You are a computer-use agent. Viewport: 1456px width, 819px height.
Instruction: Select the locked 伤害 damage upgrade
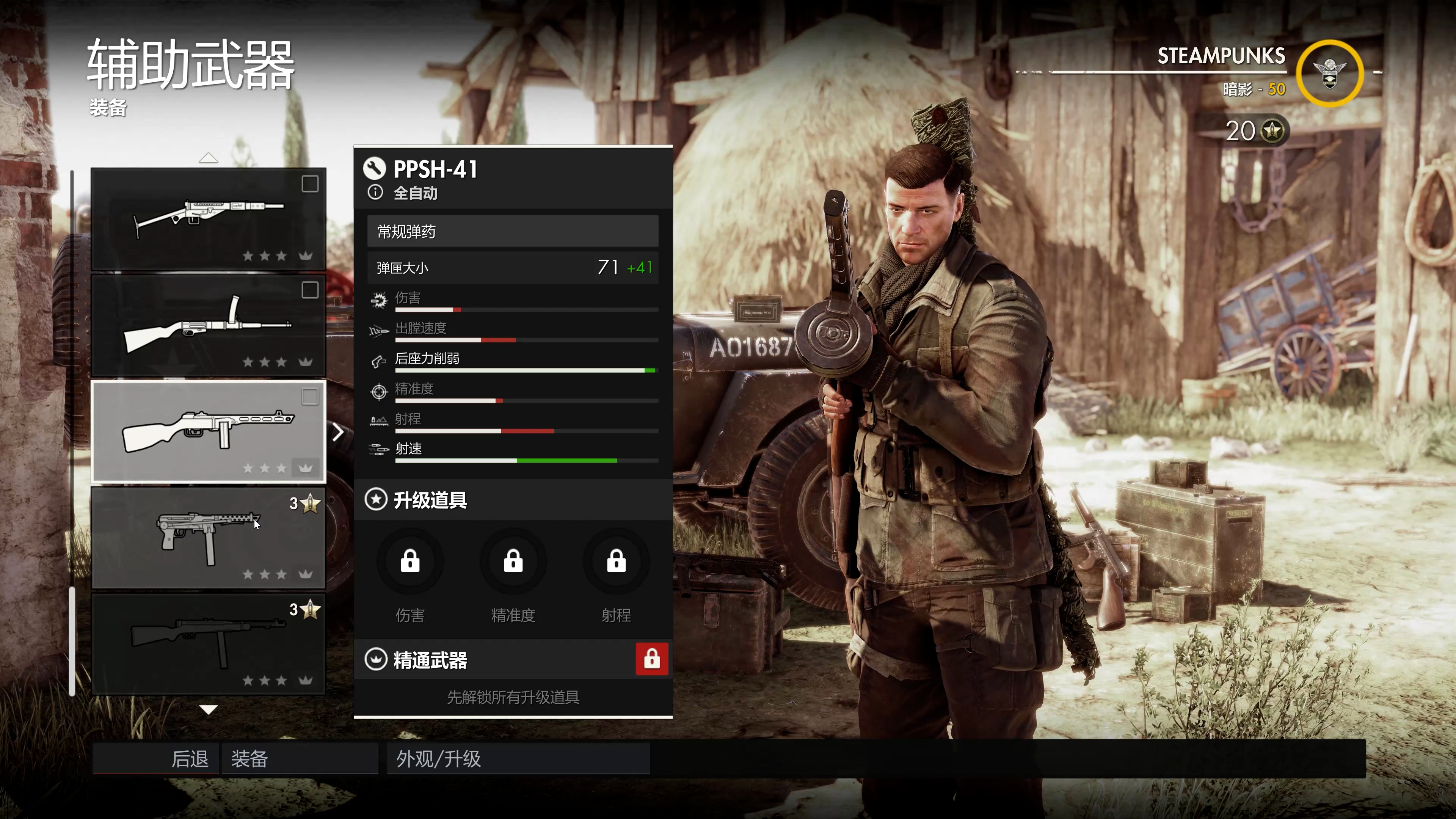(410, 561)
